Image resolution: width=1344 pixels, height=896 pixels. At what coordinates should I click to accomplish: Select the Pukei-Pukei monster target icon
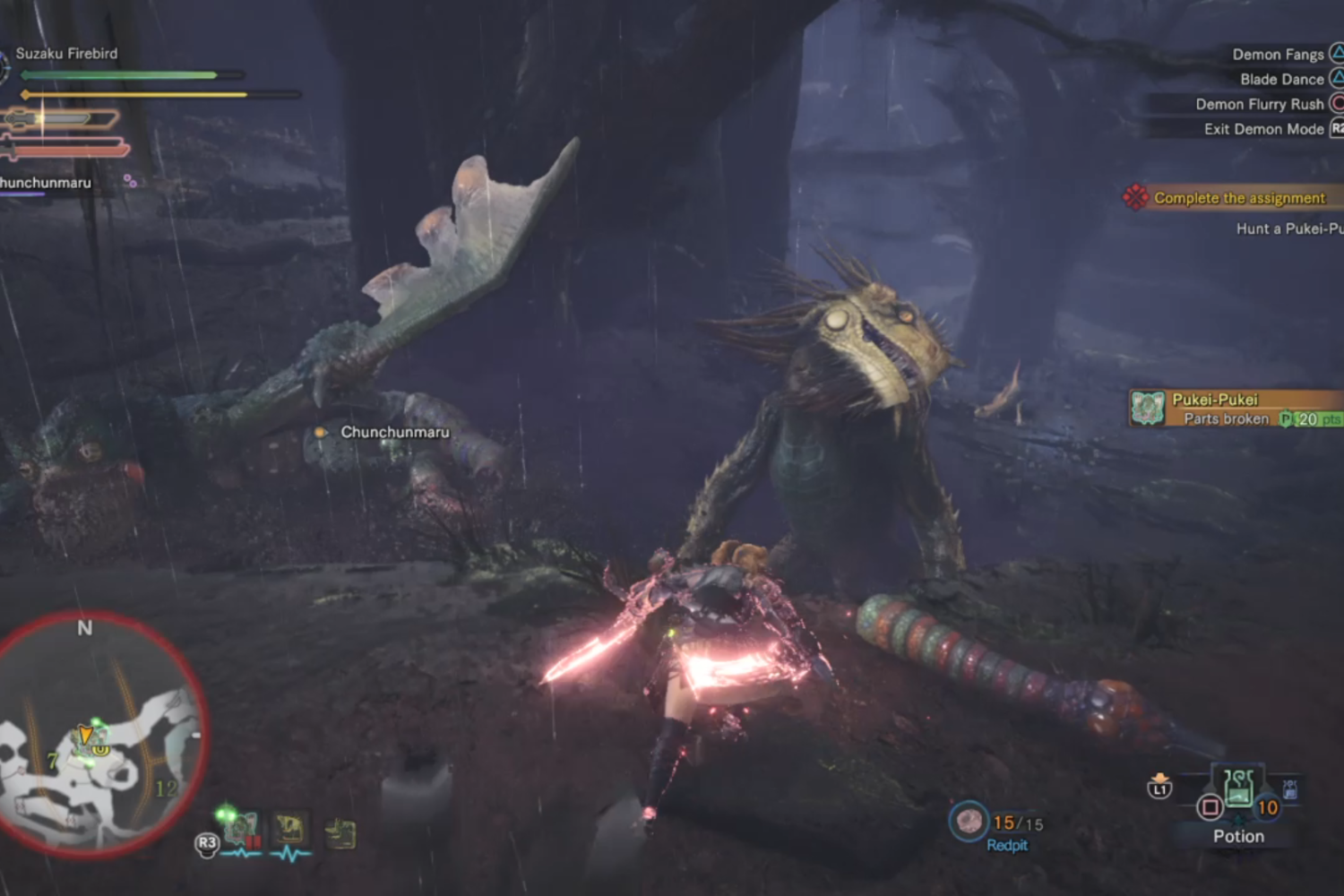pos(1148,408)
